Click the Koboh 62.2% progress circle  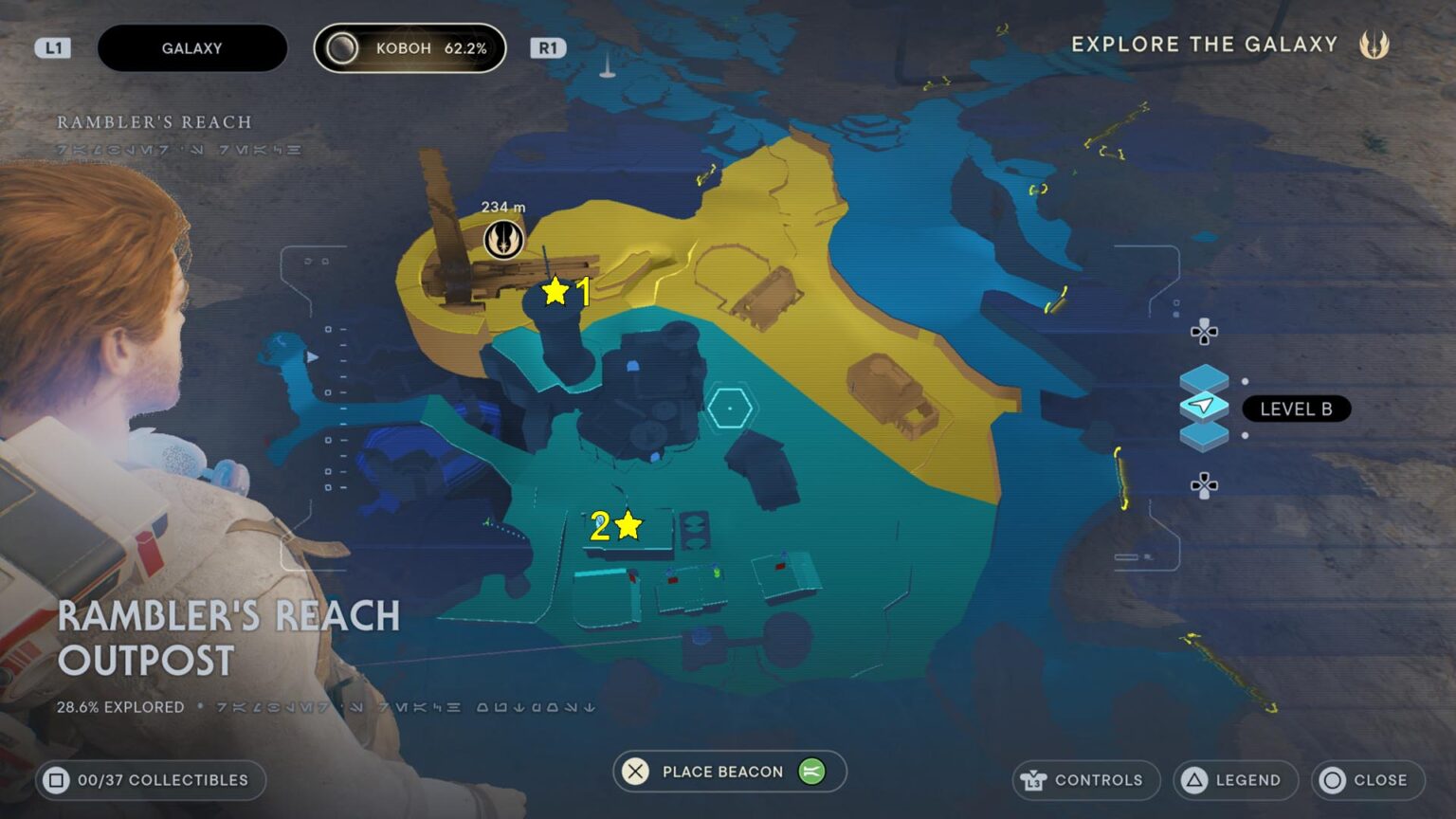pos(341,47)
